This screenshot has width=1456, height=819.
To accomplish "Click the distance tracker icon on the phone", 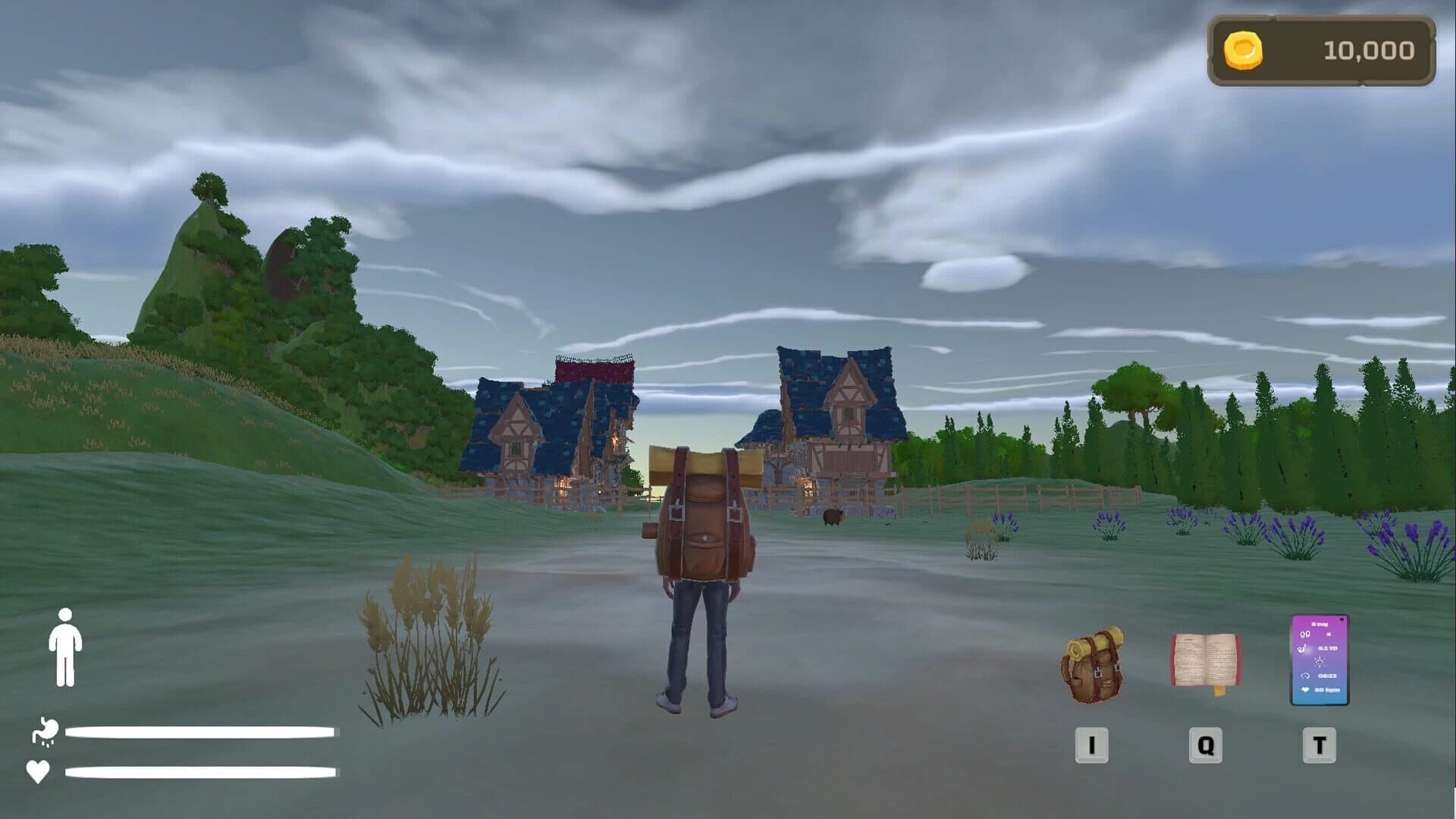I will click(1303, 648).
